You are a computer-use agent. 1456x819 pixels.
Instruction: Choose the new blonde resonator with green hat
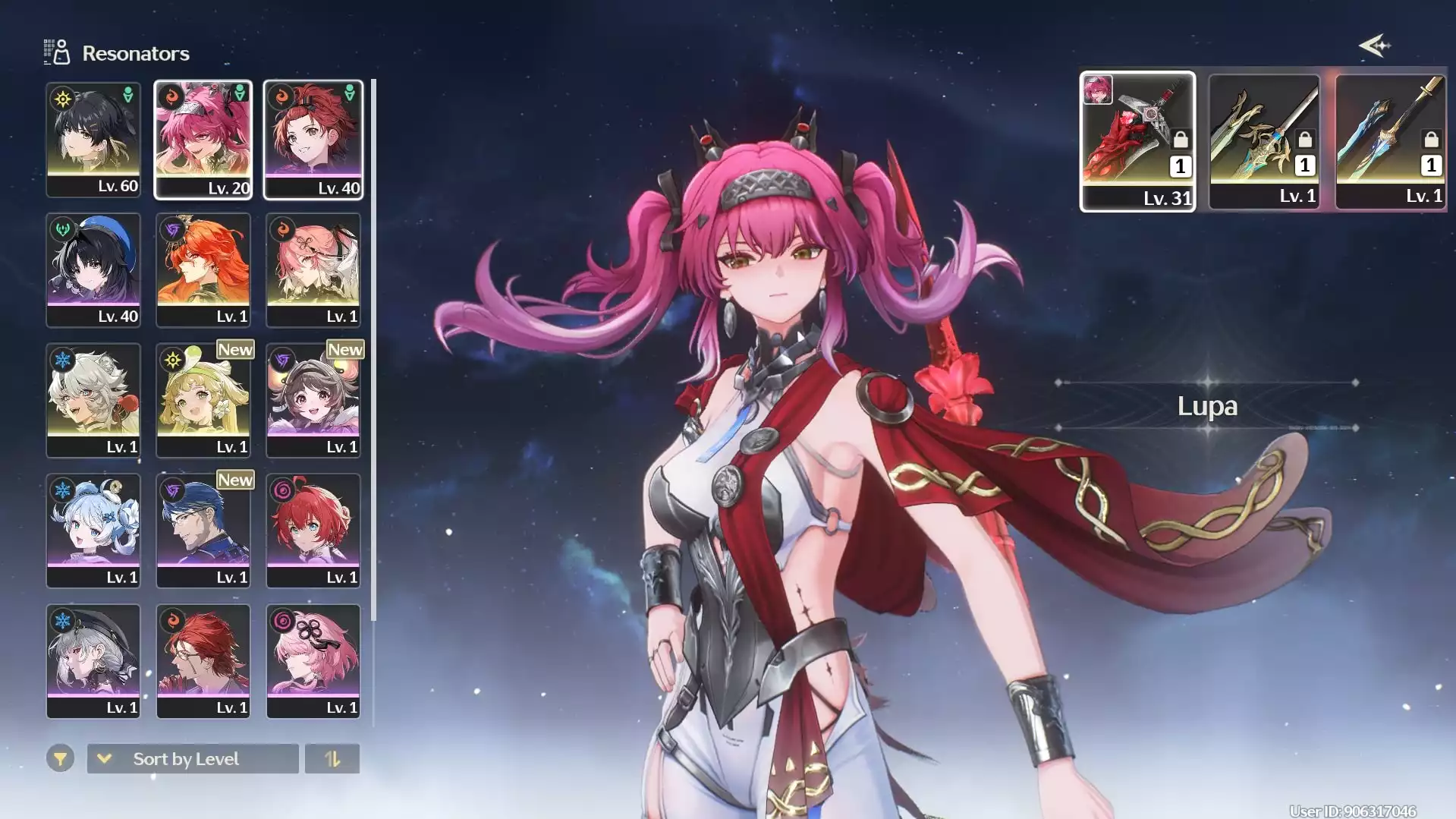(203, 400)
